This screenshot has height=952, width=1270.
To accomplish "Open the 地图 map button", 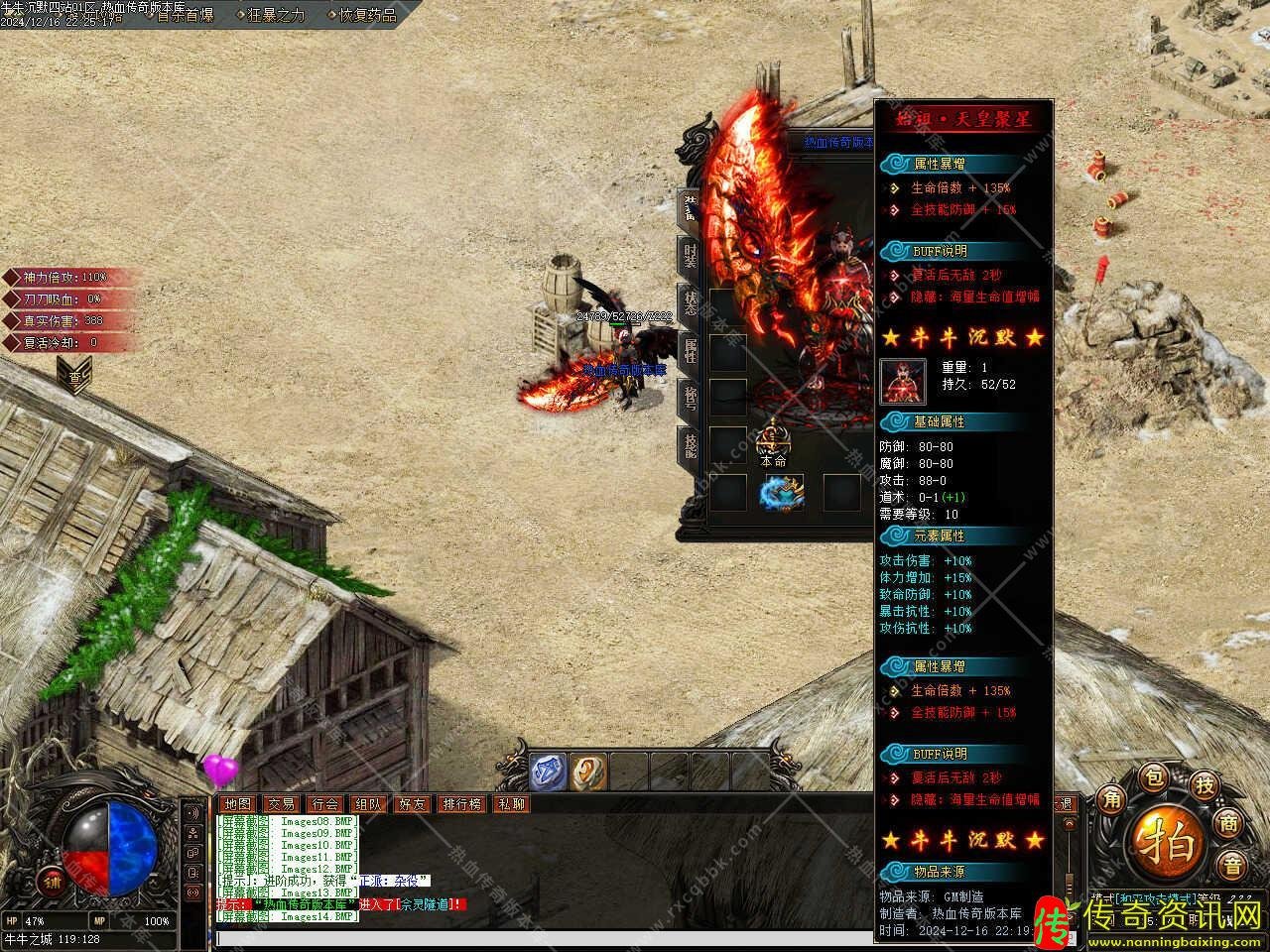I will click(x=237, y=804).
